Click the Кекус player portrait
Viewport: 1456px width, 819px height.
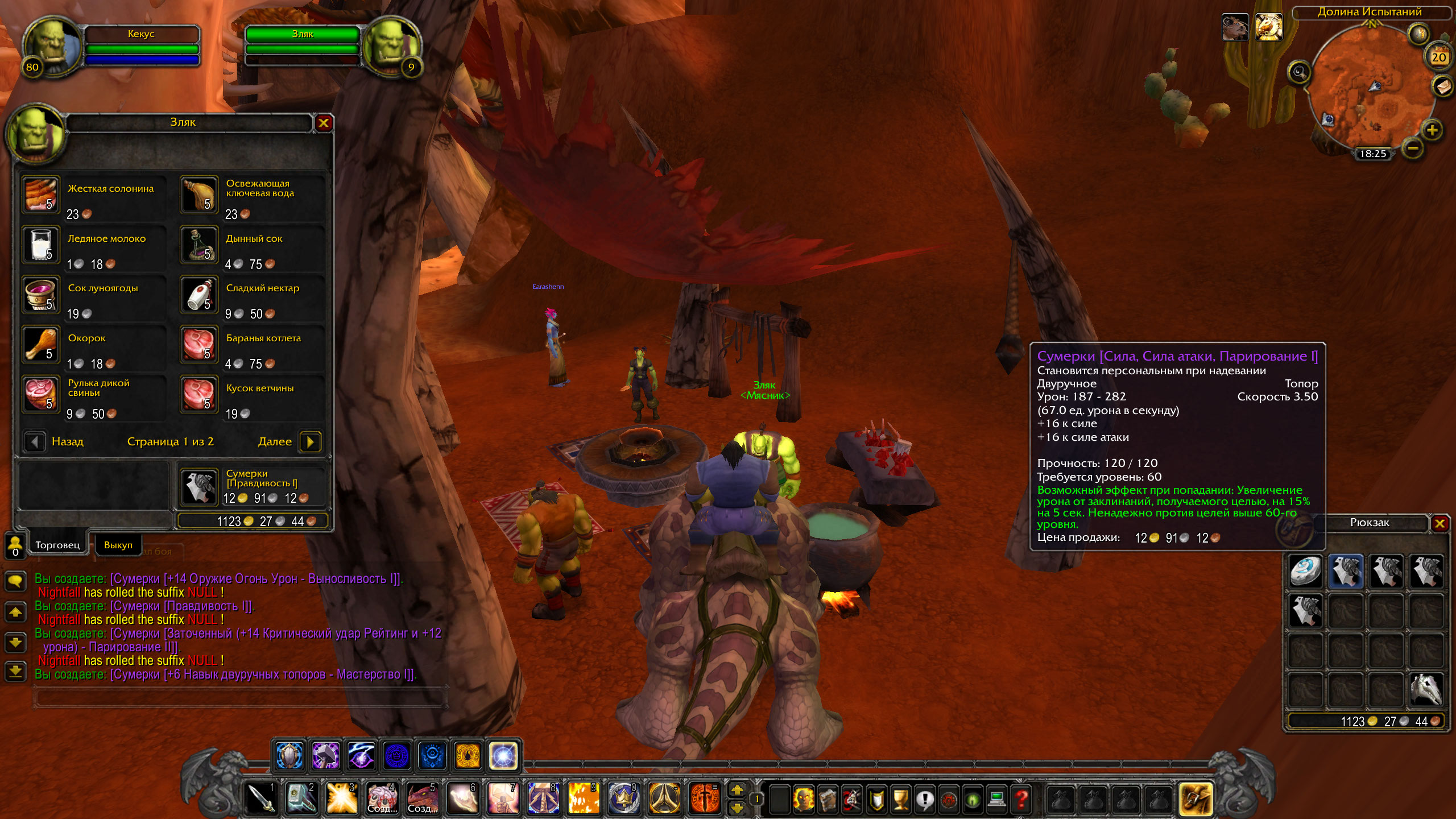point(51,47)
